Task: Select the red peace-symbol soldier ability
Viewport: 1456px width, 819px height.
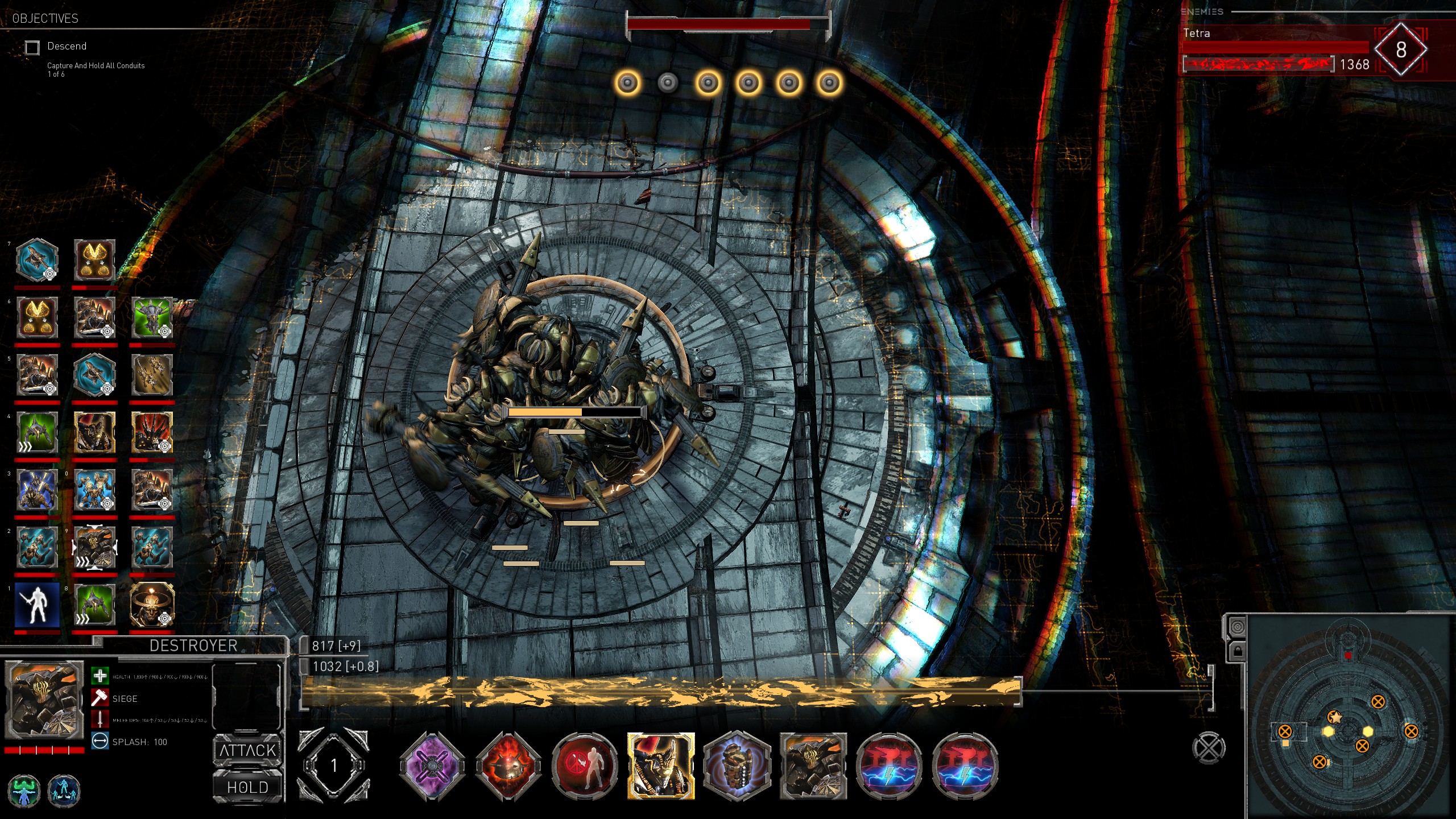Action: pos(585,766)
